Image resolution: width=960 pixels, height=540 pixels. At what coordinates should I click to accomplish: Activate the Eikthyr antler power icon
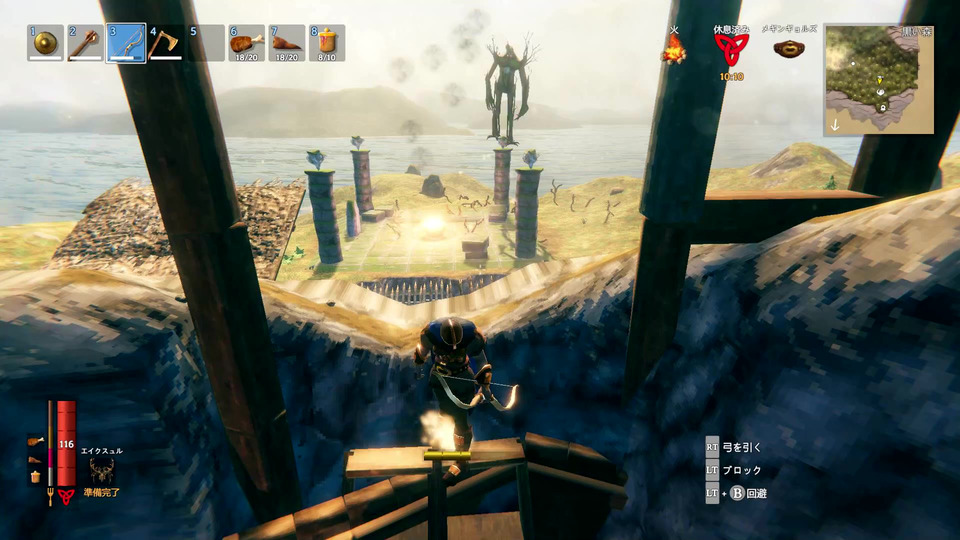[x=101, y=472]
